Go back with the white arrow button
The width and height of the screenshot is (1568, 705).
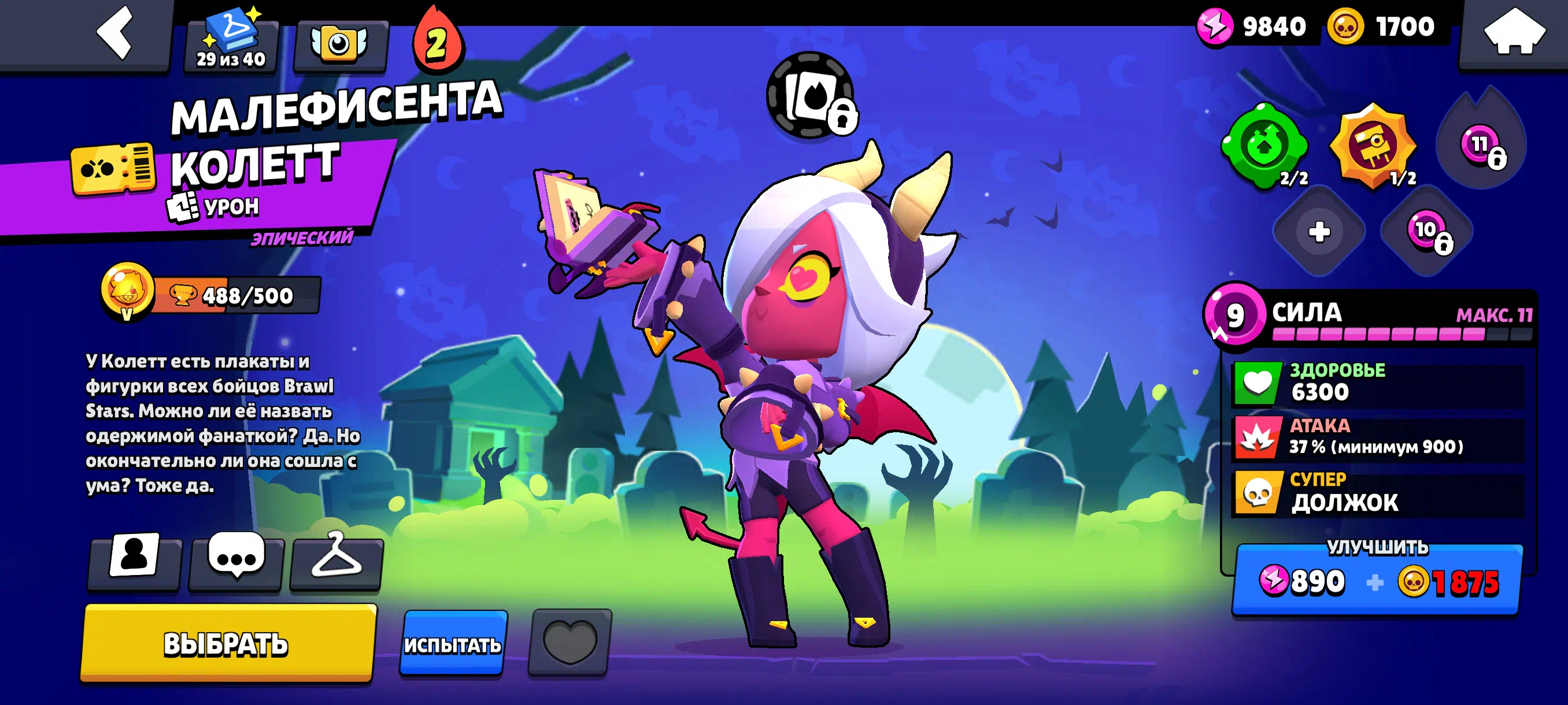[114, 34]
